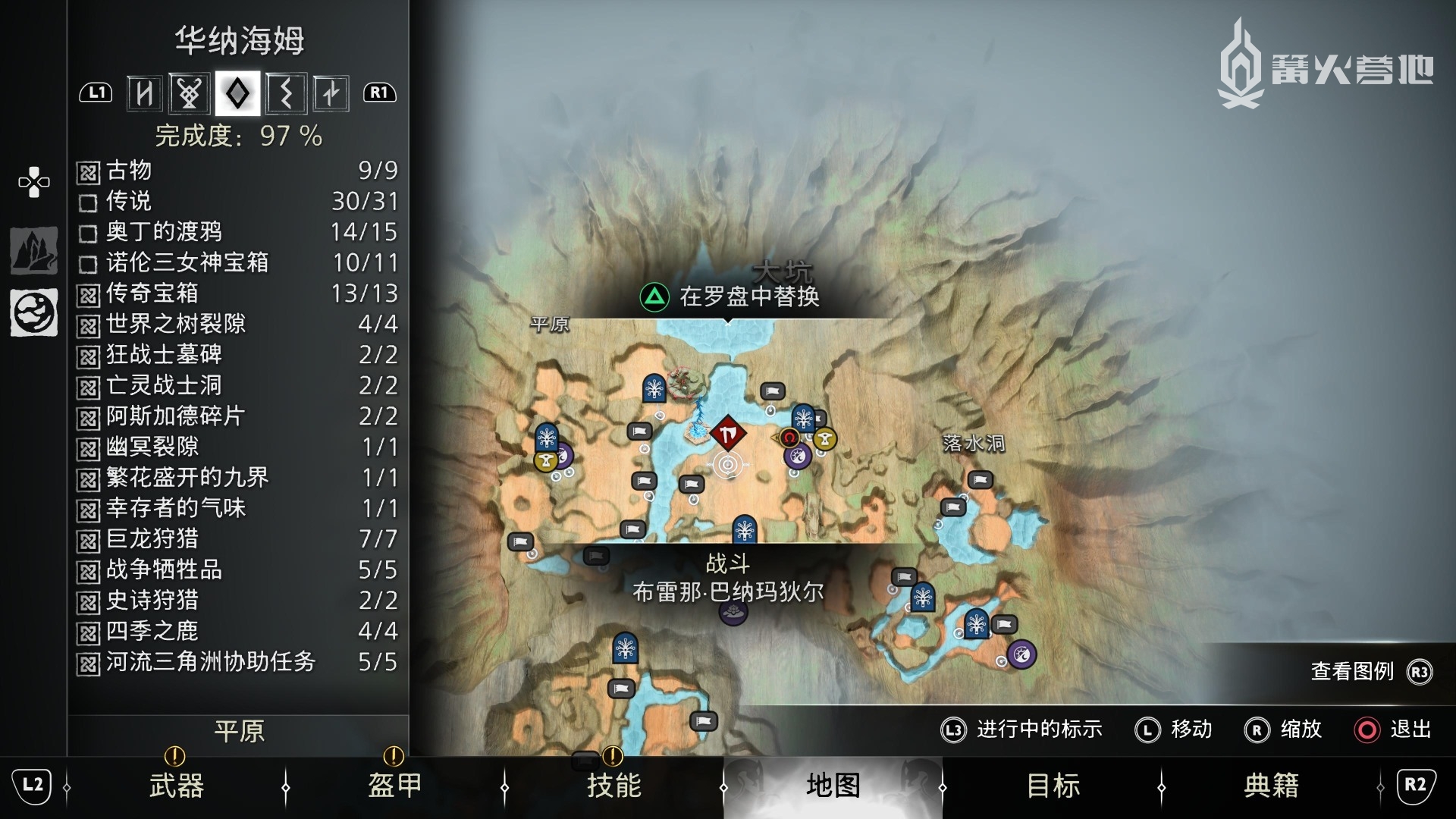Image resolution: width=1456 pixels, height=819 pixels.
Task: Select the 四季之鹿 row
Action: tap(237, 630)
